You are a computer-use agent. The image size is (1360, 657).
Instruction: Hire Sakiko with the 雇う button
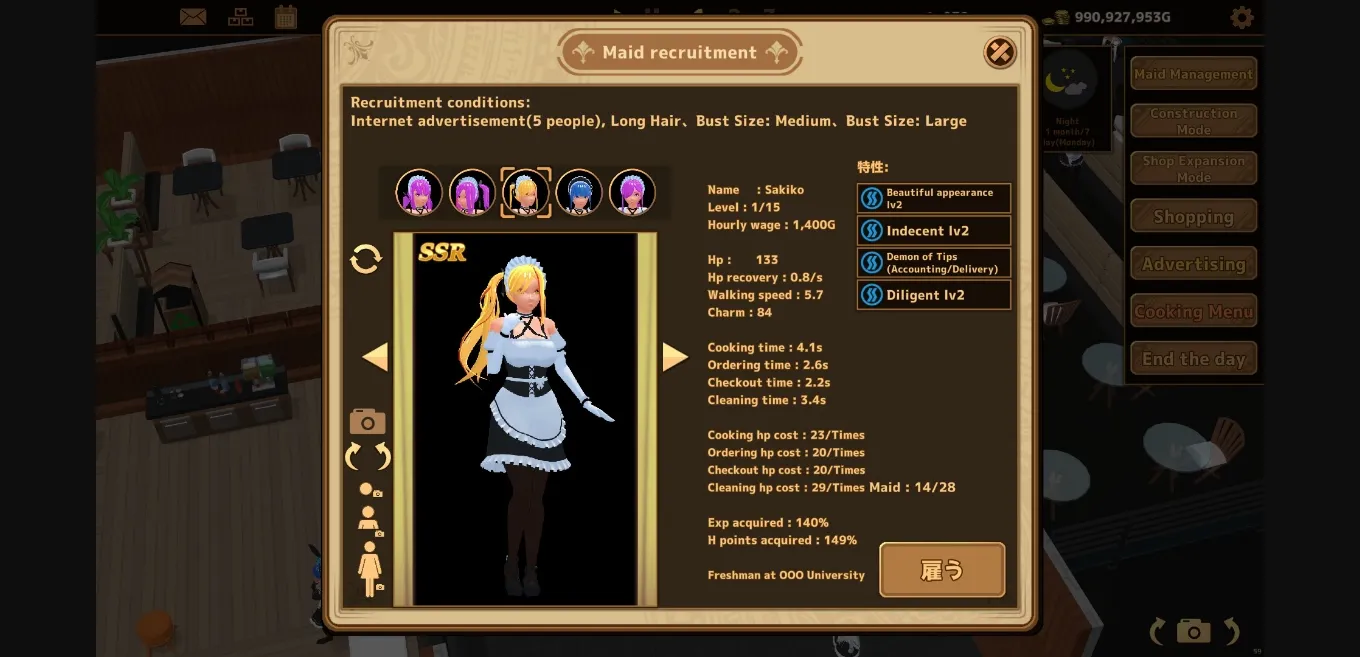(942, 570)
